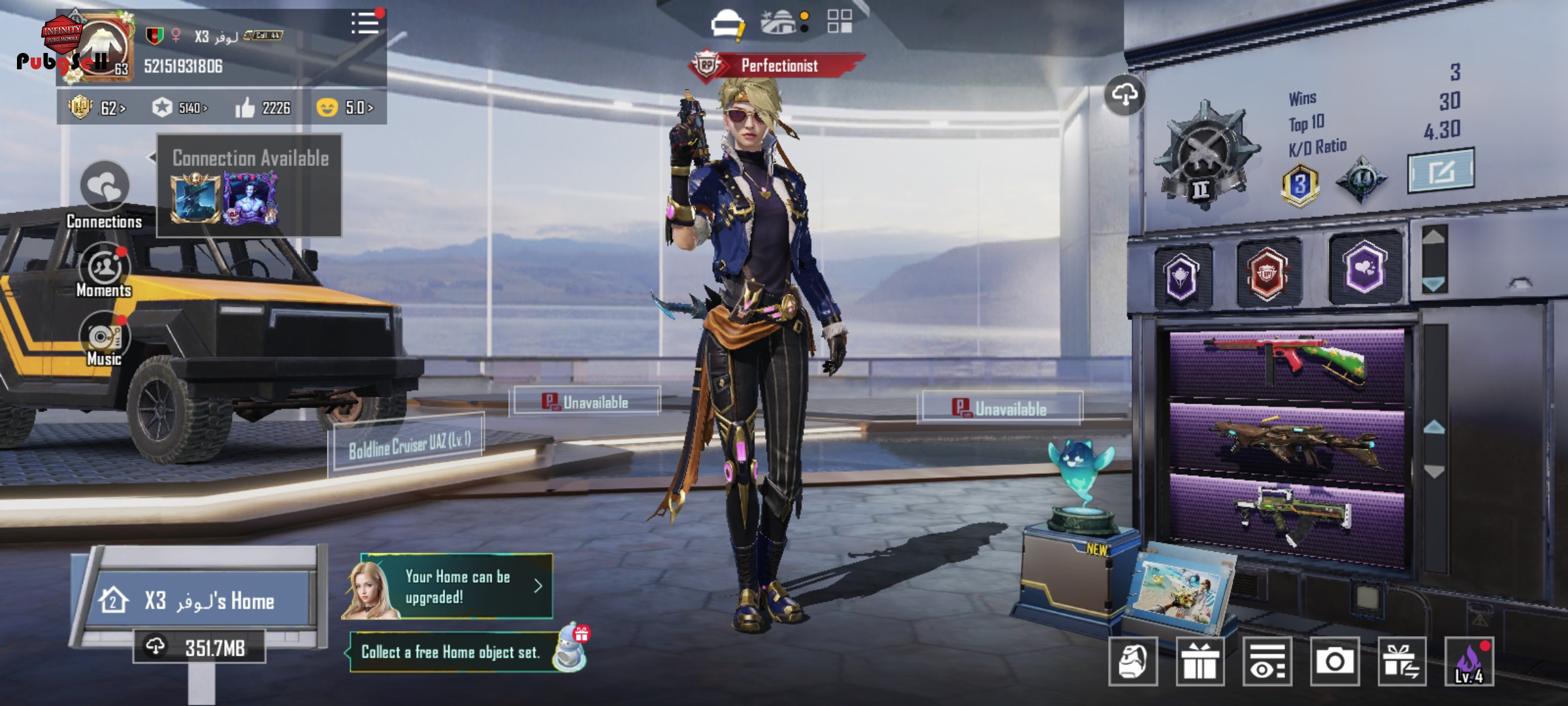This screenshot has height=706, width=1568.
Task: Click the camera screenshot button
Action: click(1334, 662)
